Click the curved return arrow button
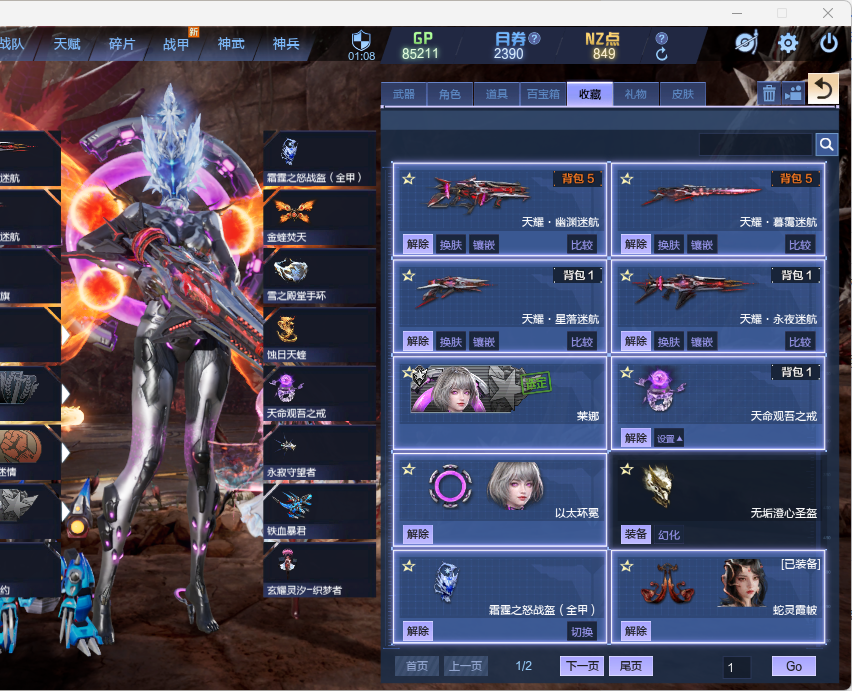The height and width of the screenshot is (691, 852). click(x=822, y=90)
